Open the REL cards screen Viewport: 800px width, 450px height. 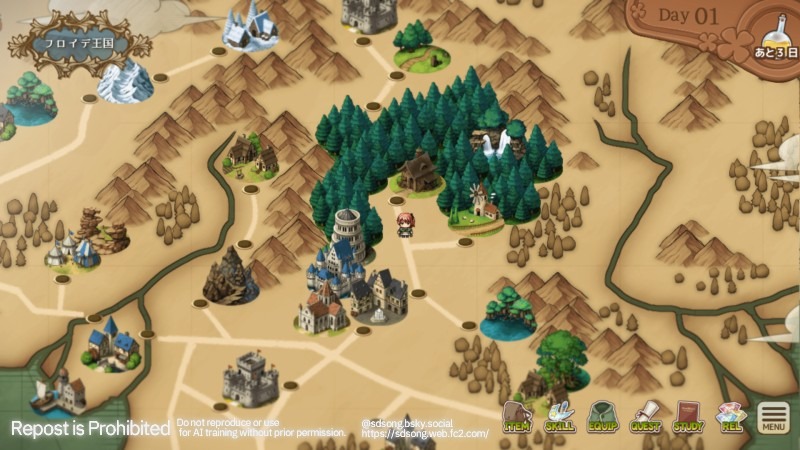[x=731, y=416]
